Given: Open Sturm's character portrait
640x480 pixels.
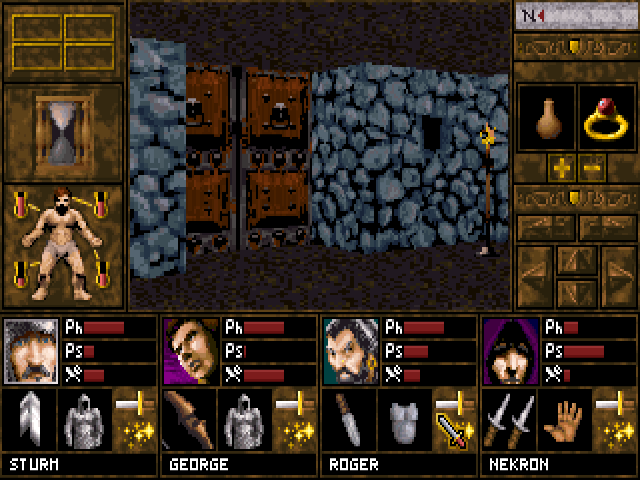Looking at the screenshot, I should (x=31, y=352).
